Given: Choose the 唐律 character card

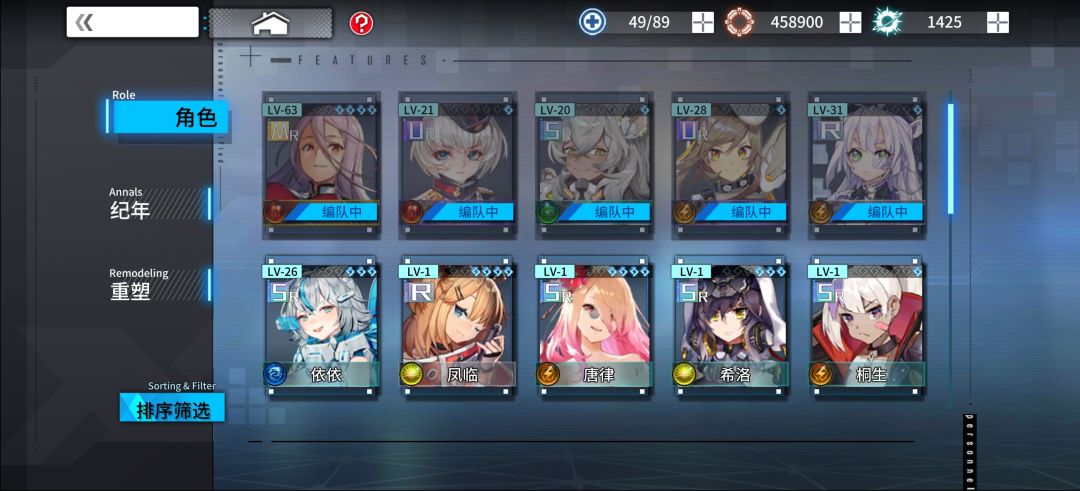Looking at the screenshot, I should pos(594,328).
